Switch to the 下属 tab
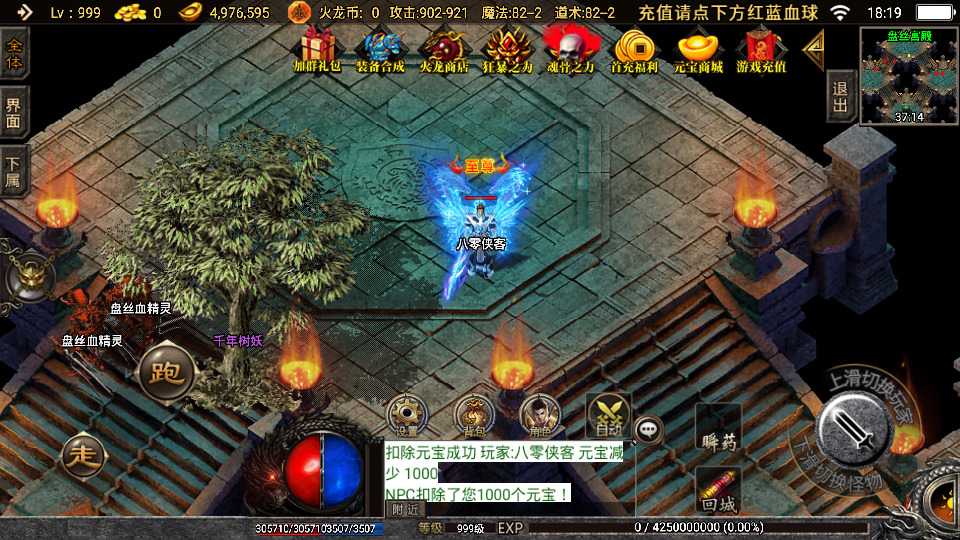Viewport: 960px width, 540px height. 14,171
